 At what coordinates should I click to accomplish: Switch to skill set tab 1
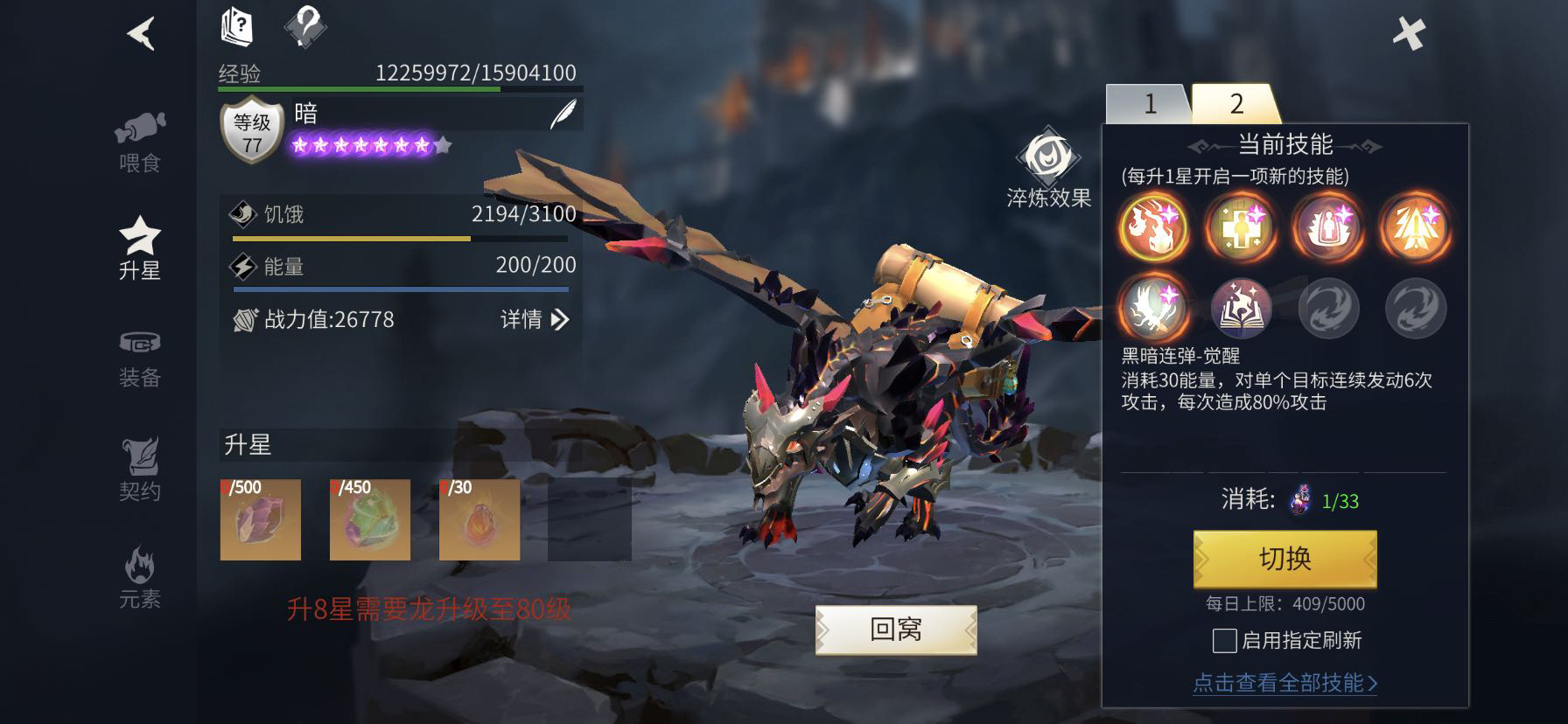click(x=1149, y=105)
